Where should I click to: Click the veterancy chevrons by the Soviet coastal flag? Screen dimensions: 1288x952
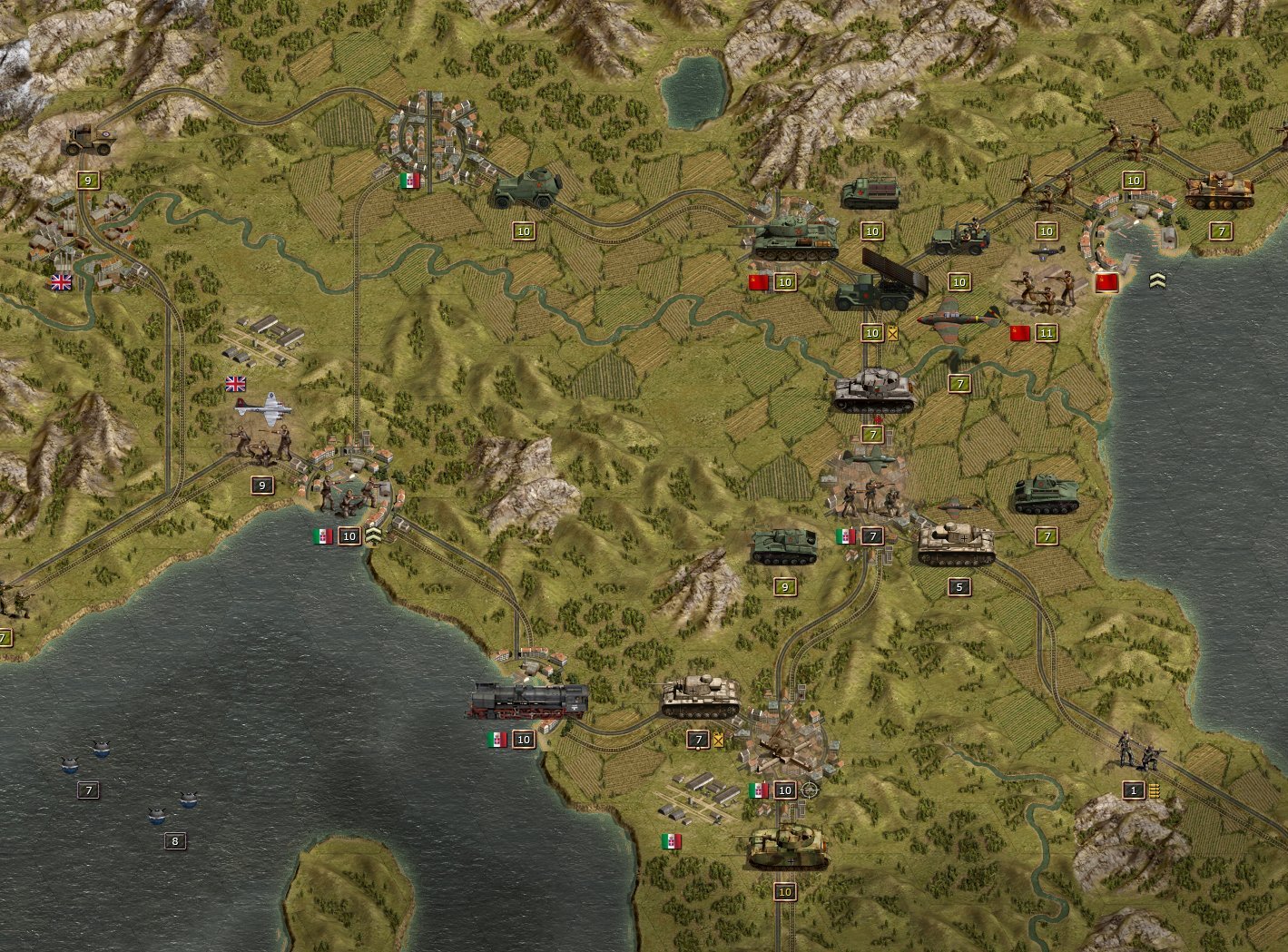[1158, 280]
